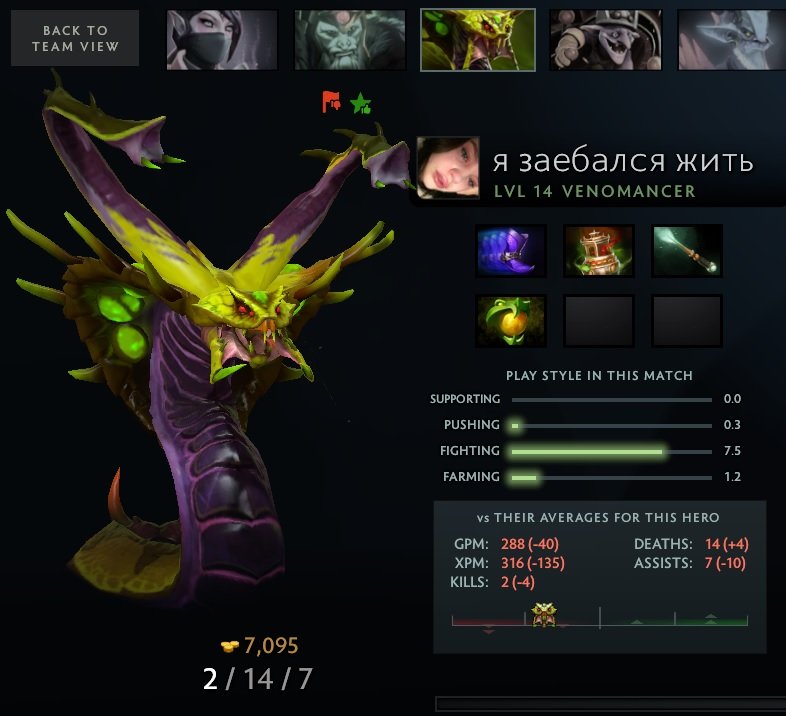Choose the Lone Druid hero portrait
786x716 pixels.
(349, 40)
